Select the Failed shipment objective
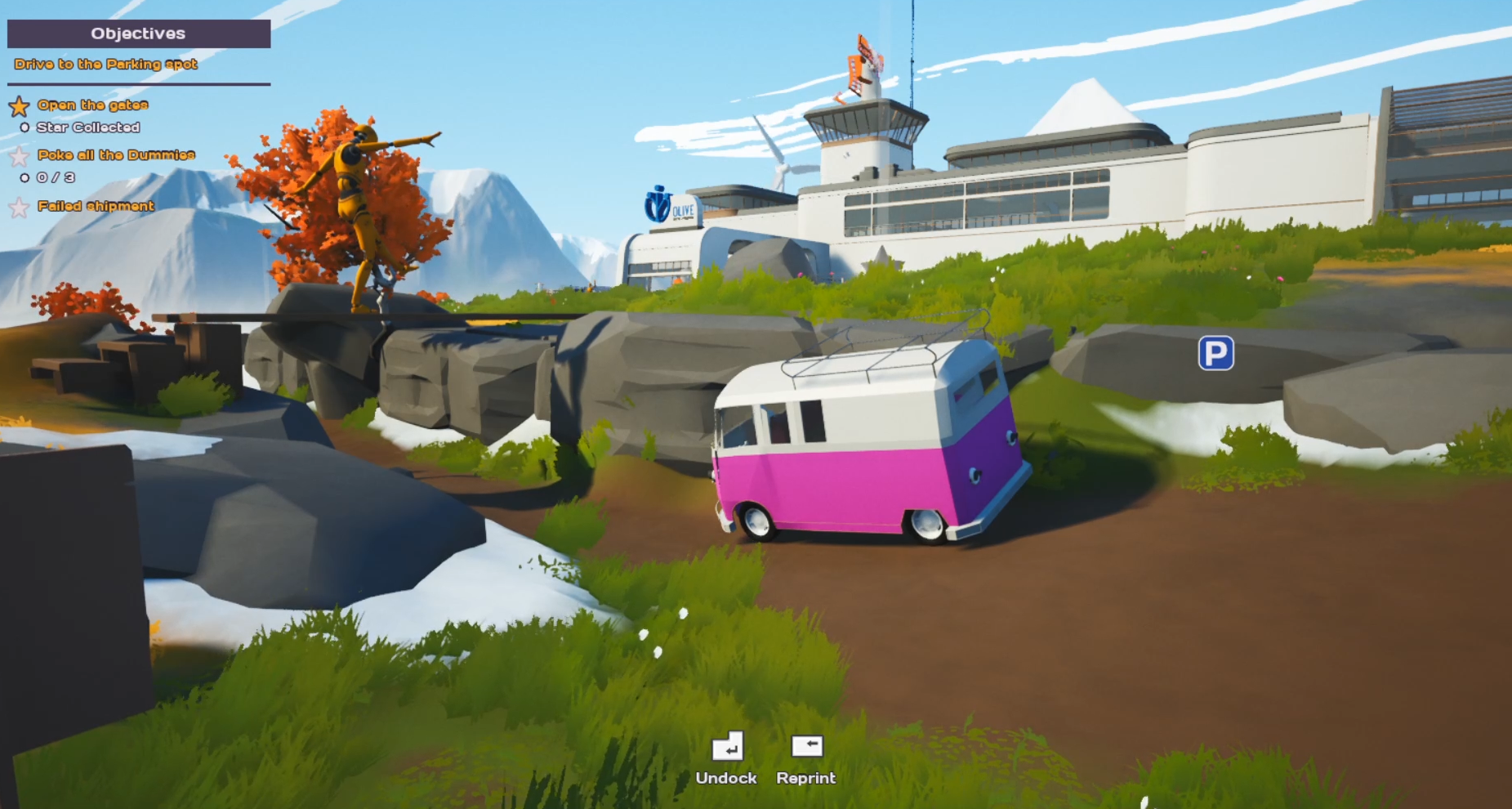Screen dimensions: 1512x809 (x=96, y=206)
